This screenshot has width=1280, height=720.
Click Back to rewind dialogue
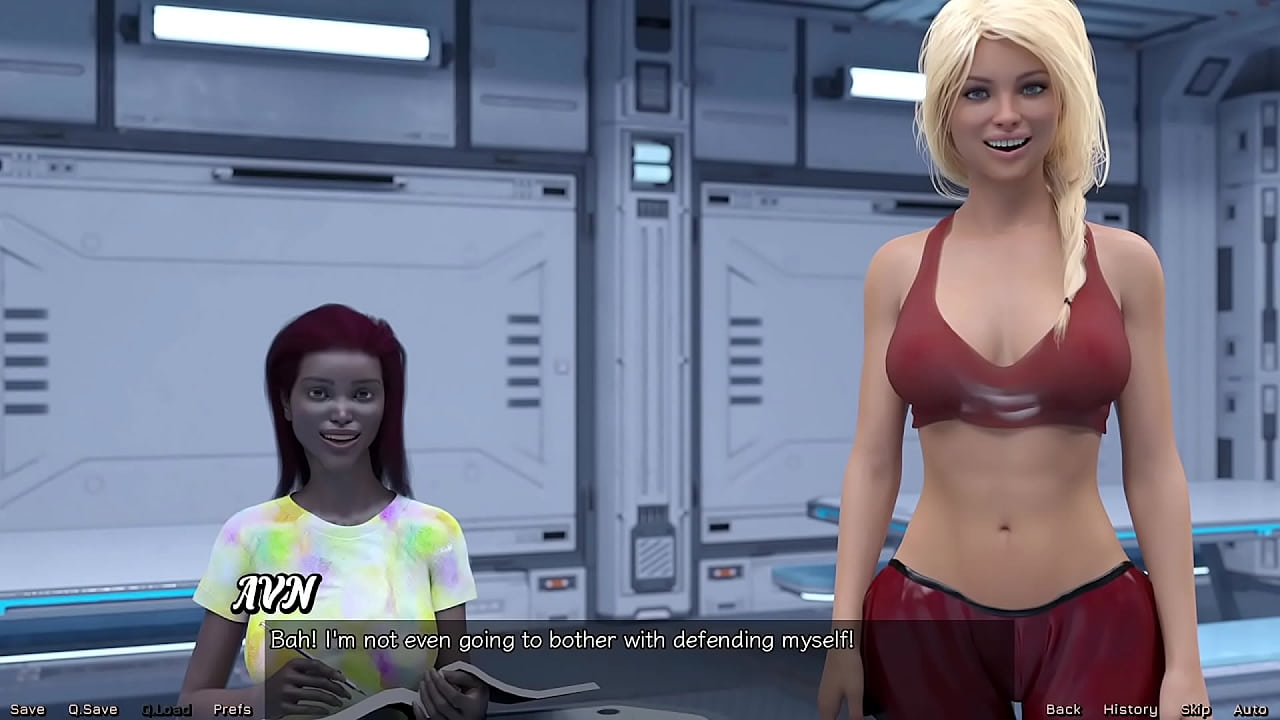click(x=1063, y=708)
